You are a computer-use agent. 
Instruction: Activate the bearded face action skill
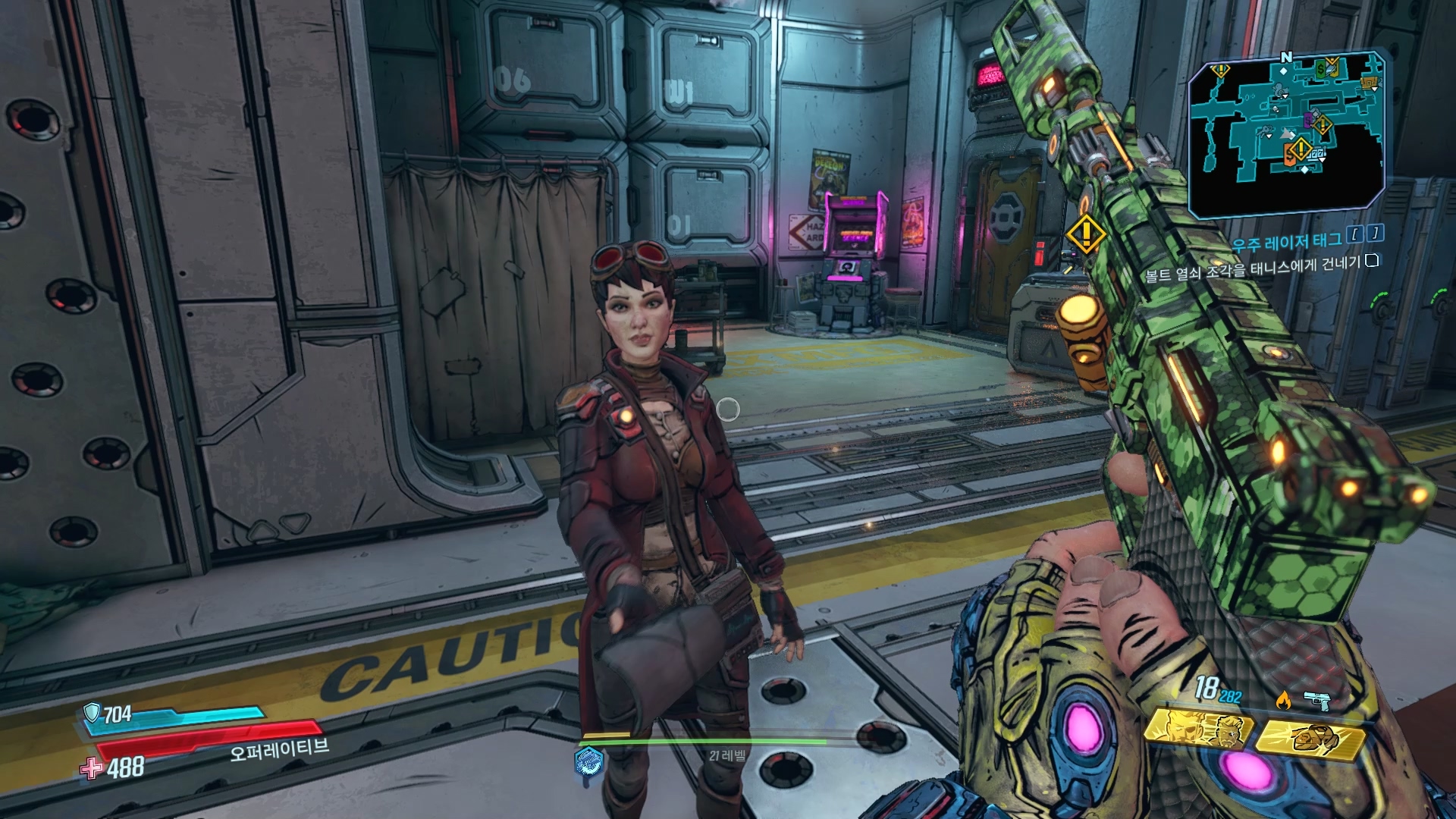(1198, 730)
